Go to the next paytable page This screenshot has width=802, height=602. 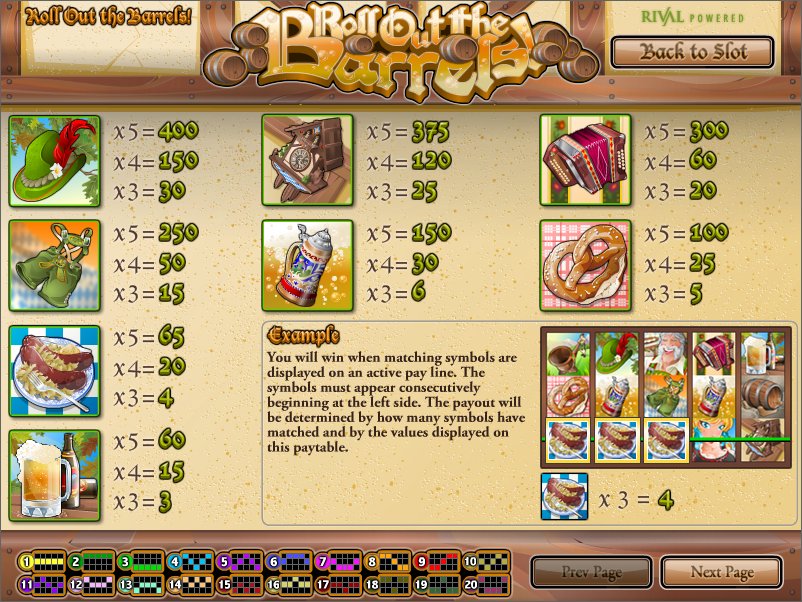click(x=721, y=573)
